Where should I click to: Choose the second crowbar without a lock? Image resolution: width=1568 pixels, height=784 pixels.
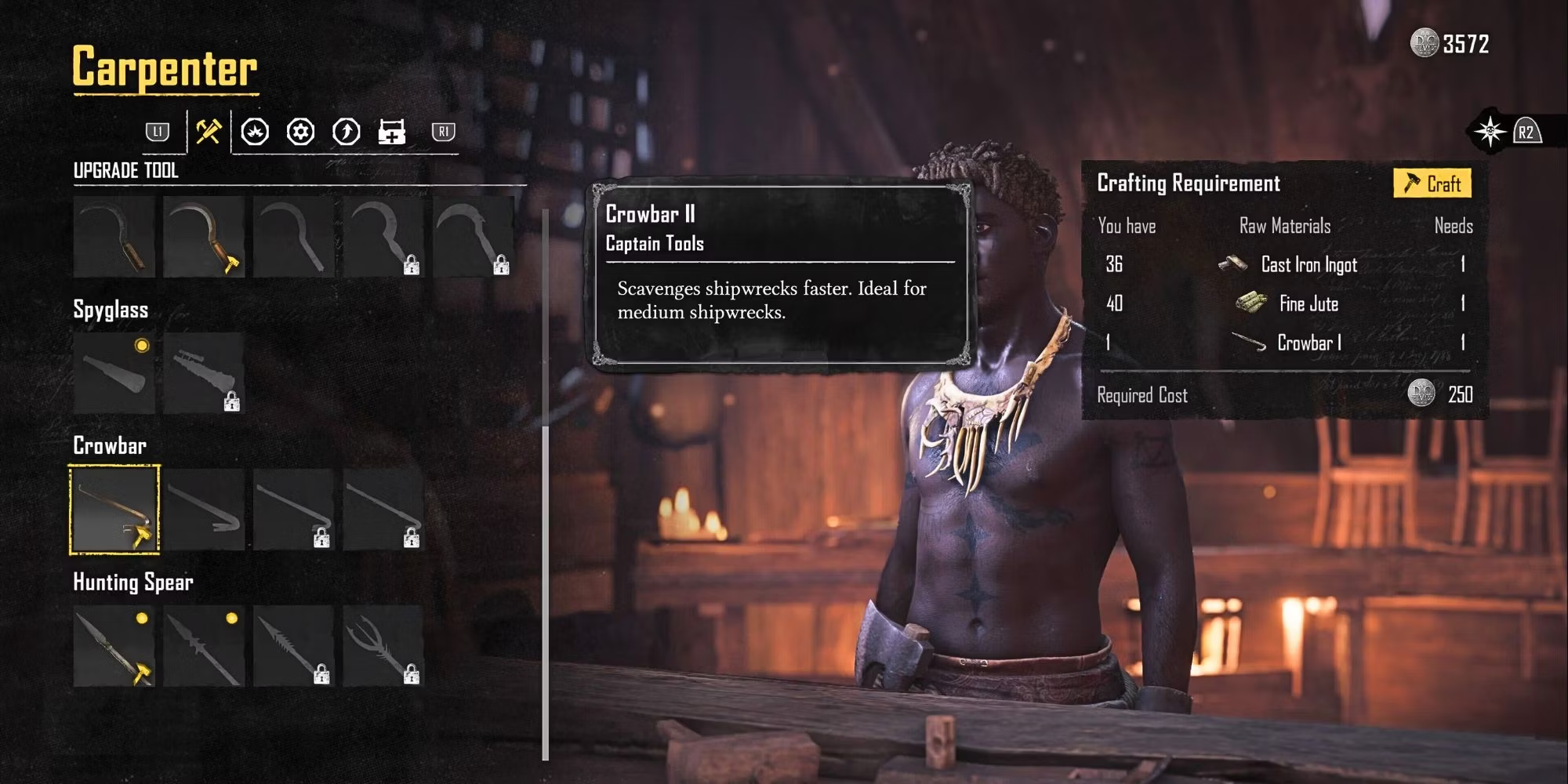coord(204,510)
